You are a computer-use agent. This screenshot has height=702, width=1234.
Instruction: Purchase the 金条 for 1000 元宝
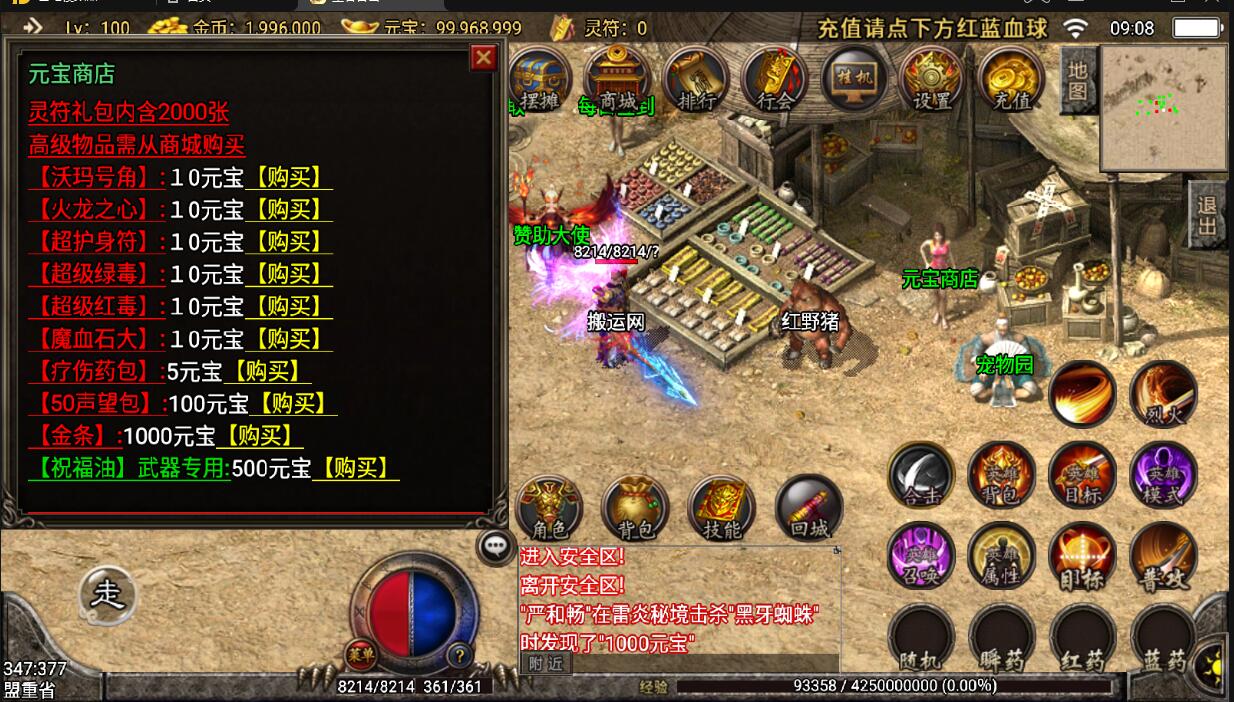tap(260, 435)
